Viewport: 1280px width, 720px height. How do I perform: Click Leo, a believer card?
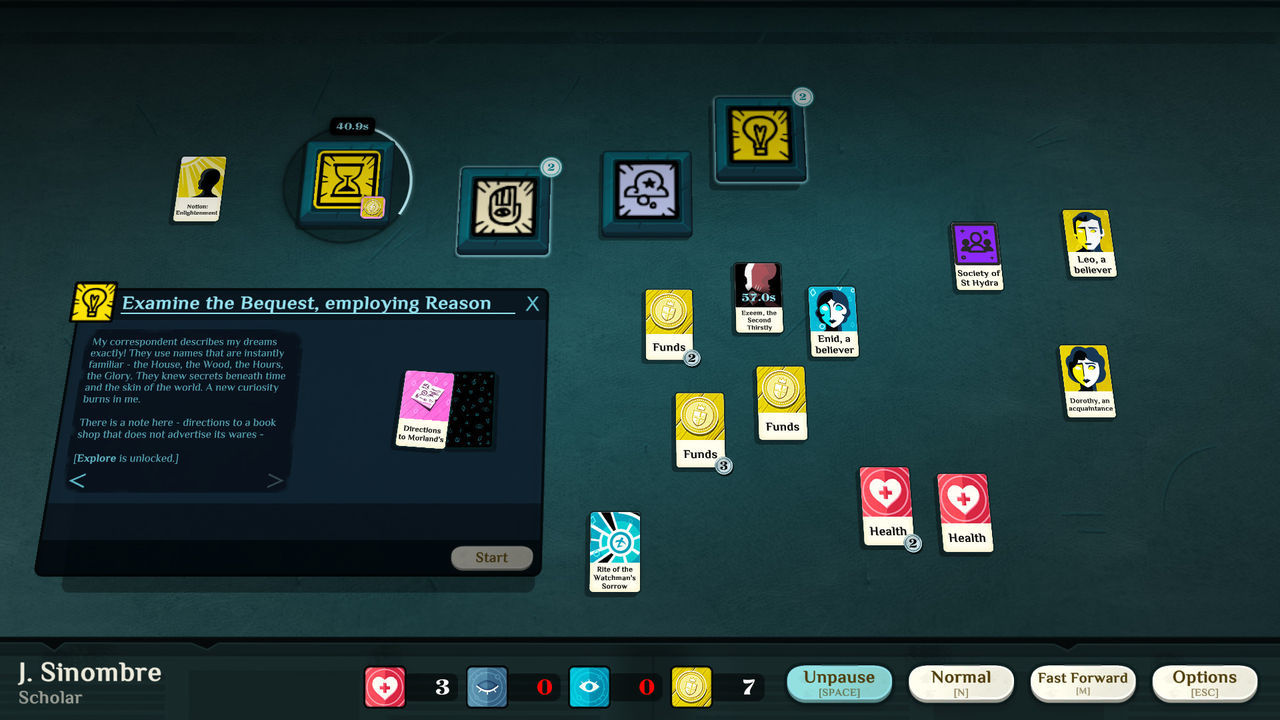(x=1090, y=242)
